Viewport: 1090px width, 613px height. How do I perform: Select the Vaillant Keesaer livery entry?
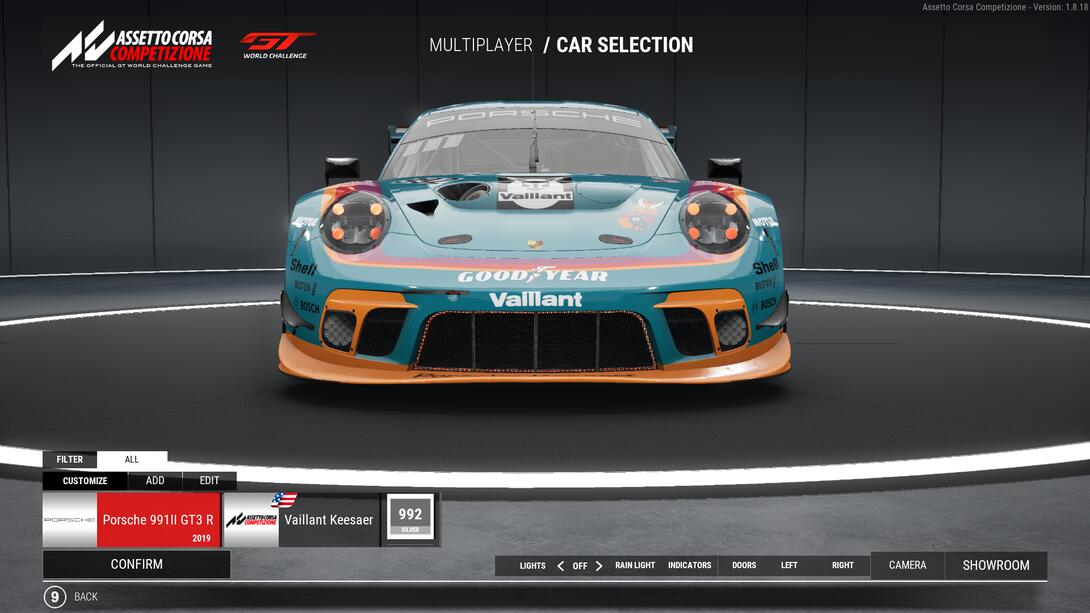pos(301,520)
